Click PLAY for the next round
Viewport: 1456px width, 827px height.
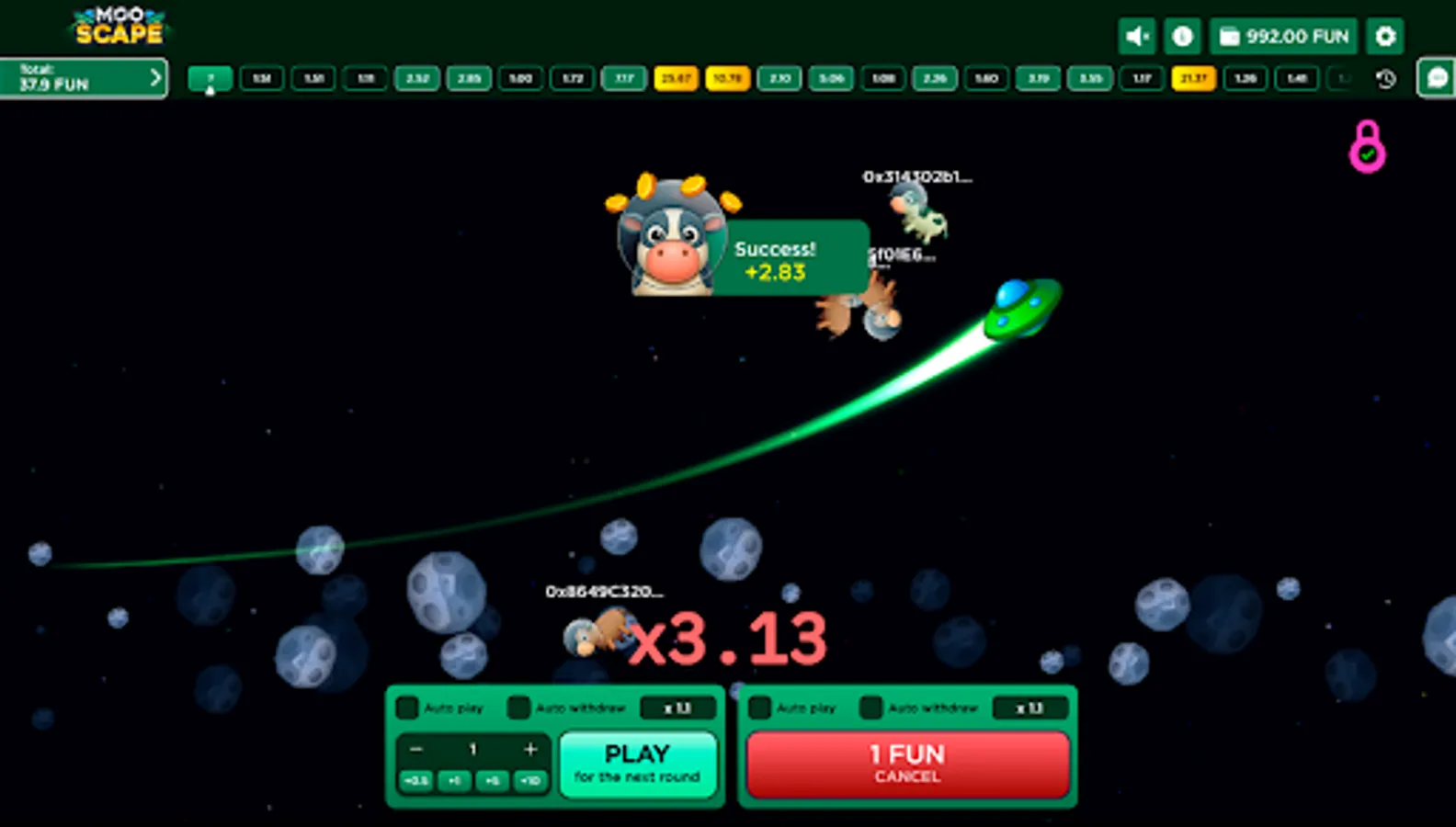point(639,764)
